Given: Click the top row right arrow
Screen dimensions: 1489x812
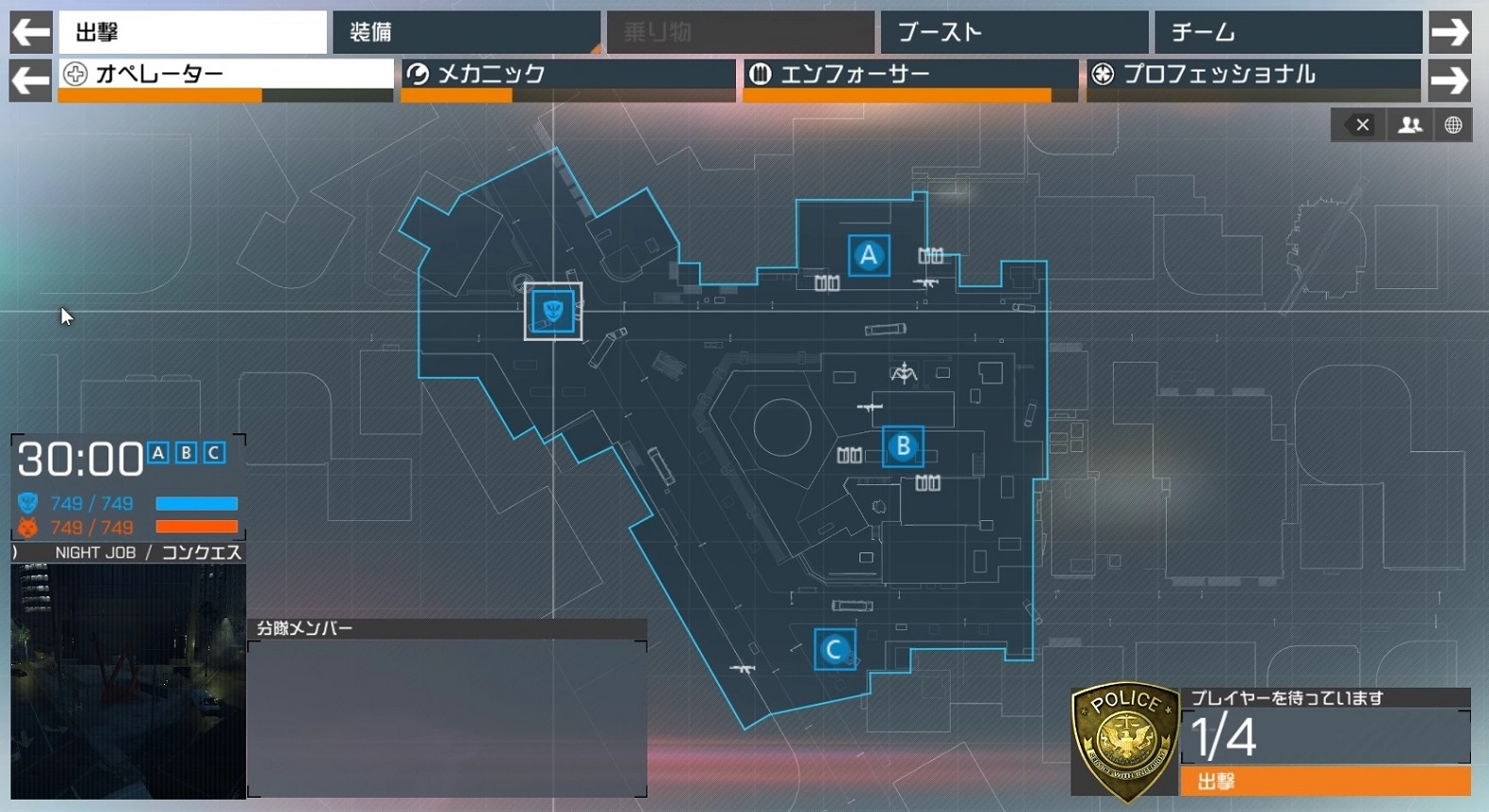Looking at the screenshot, I should click(x=1449, y=32).
